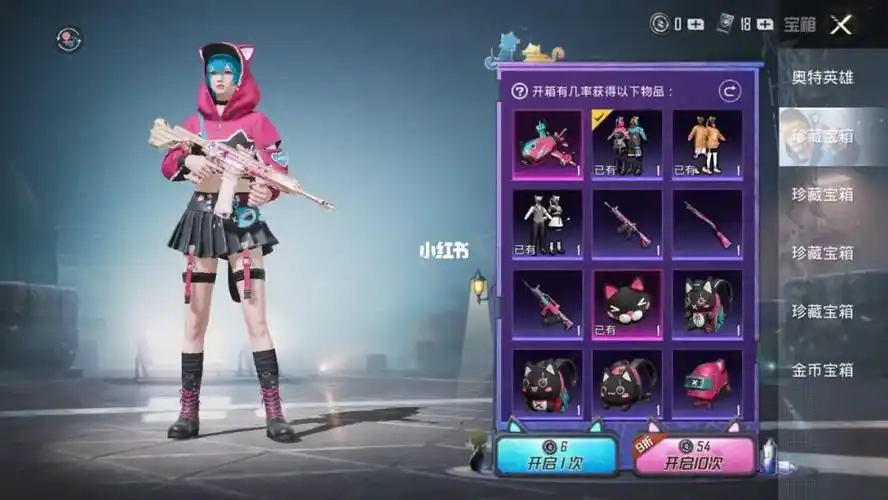Show the drop-rate help question mark
Image resolution: width=888 pixels, height=500 pixels.
click(x=519, y=91)
